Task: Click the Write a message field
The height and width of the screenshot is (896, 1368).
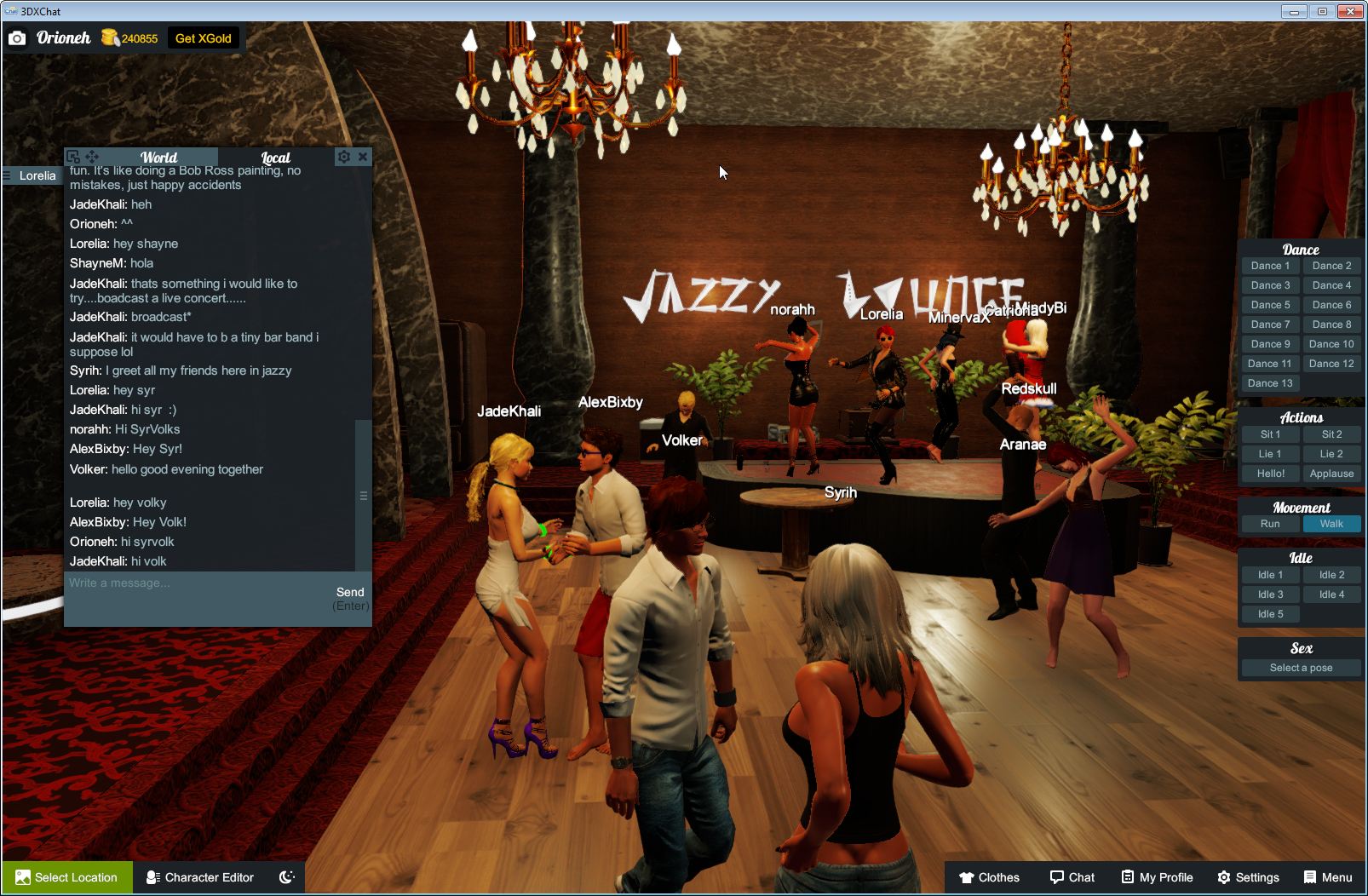Action: 196,583
